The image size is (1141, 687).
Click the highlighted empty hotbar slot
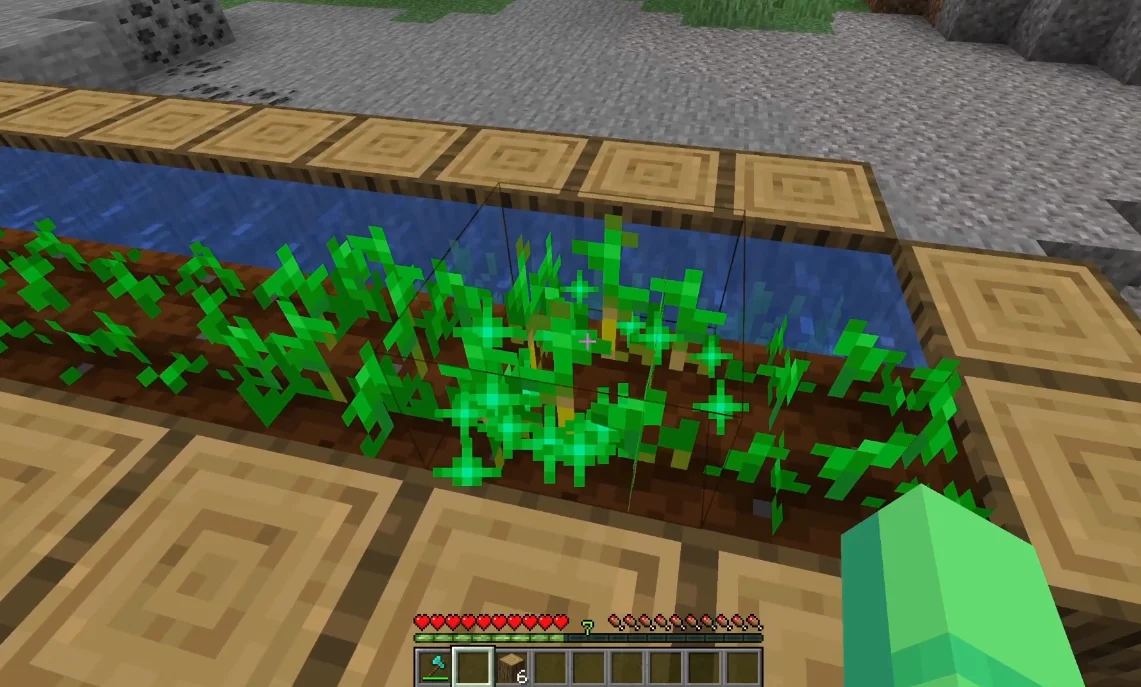pyautogui.click(x=472, y=666)
